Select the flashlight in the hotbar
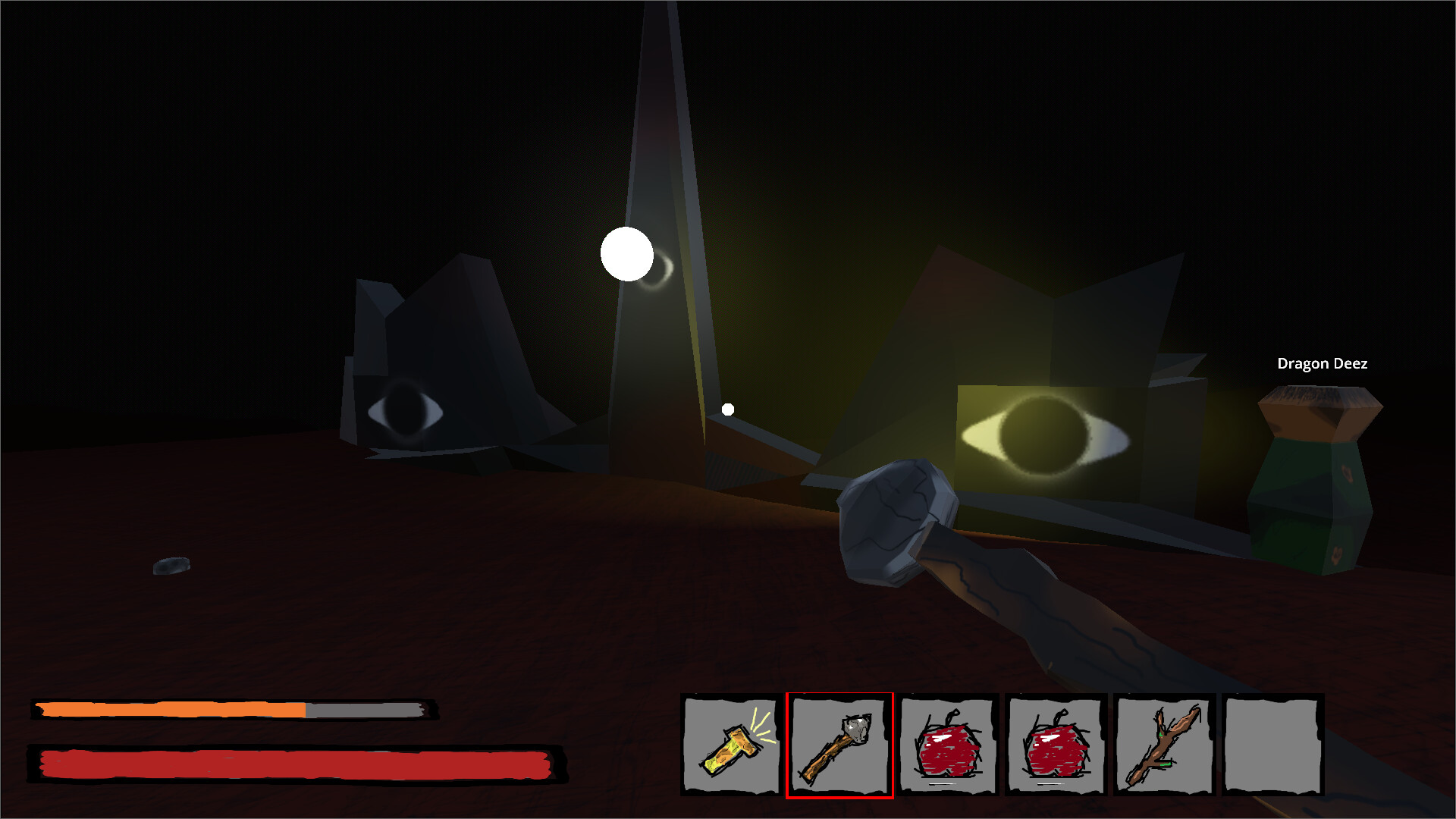 (732, 747)
